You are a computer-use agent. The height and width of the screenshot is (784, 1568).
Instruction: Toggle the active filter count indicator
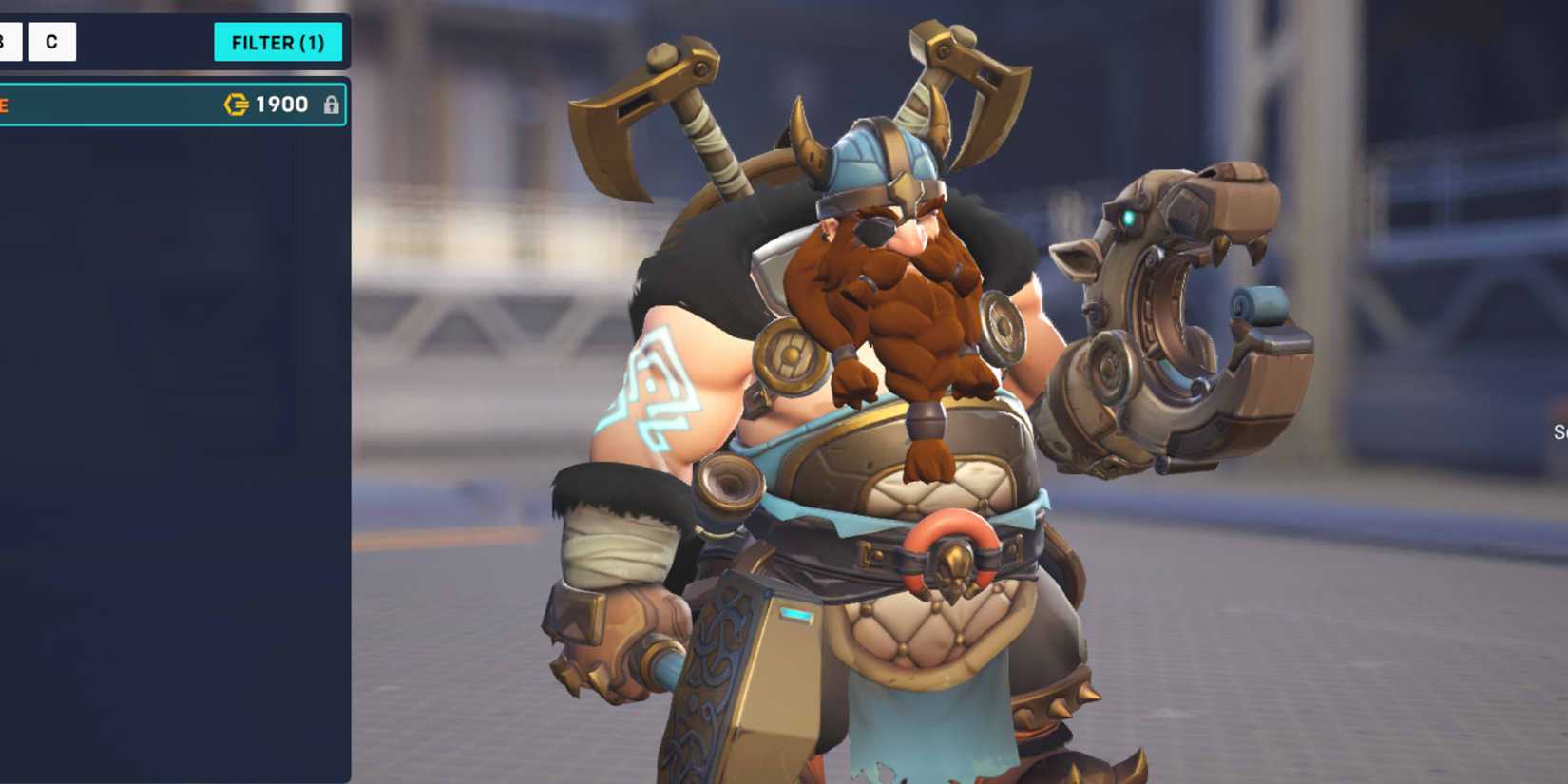[x=278, y=42]
